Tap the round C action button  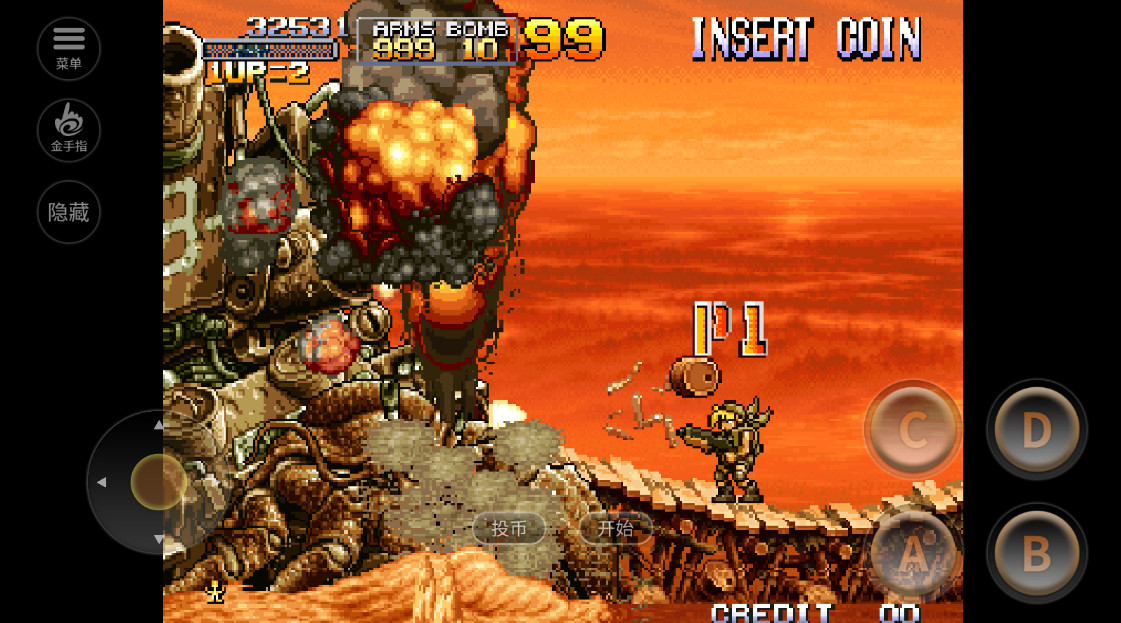pyautogui.click(x=913, y=430)
